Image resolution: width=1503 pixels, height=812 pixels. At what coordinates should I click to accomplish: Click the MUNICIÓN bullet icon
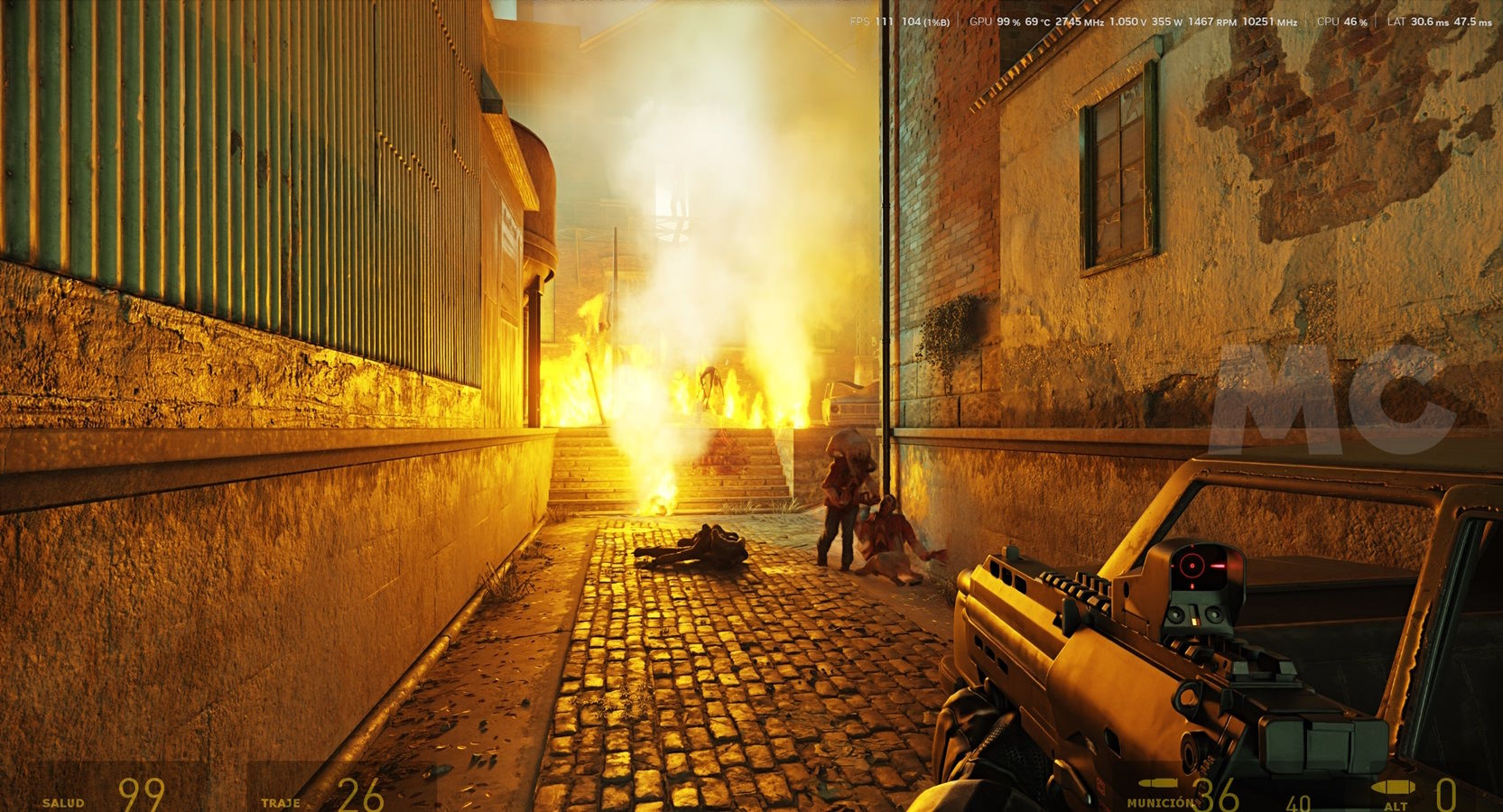pyautogui.click(x=1157, y=782)
